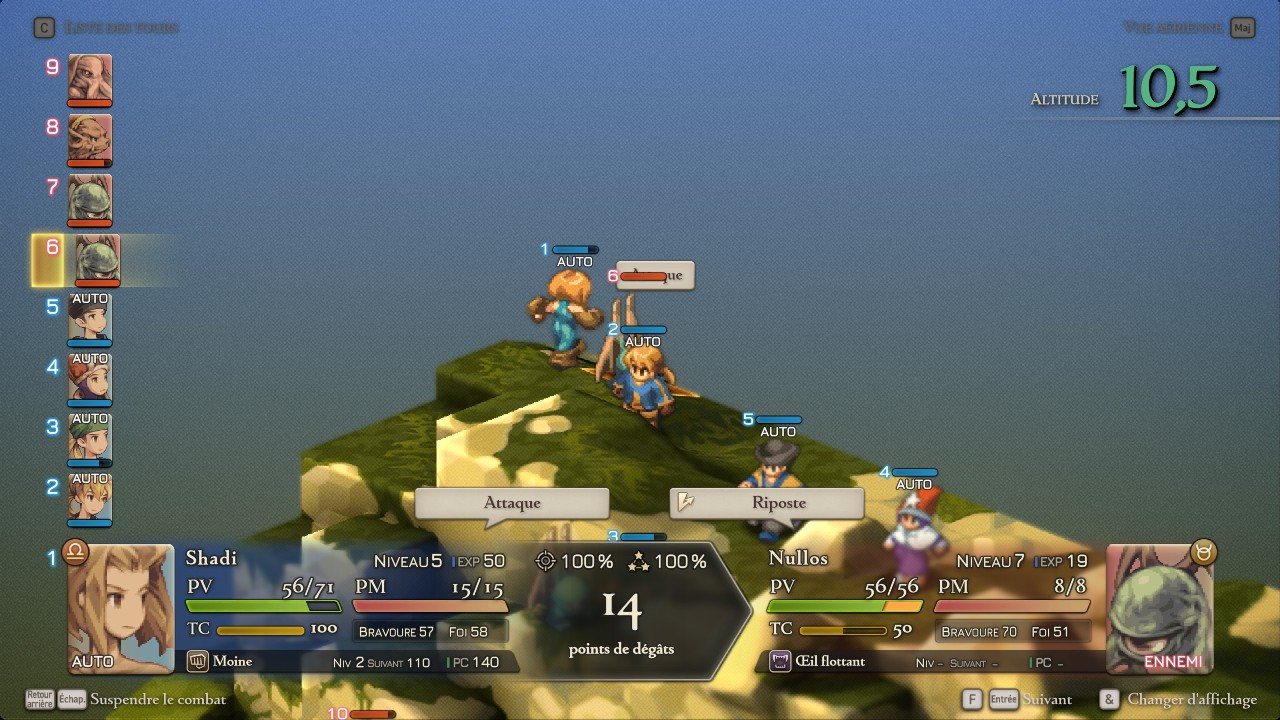
Task: Choose Suspendre le combat
Action: tap(157, 700)
